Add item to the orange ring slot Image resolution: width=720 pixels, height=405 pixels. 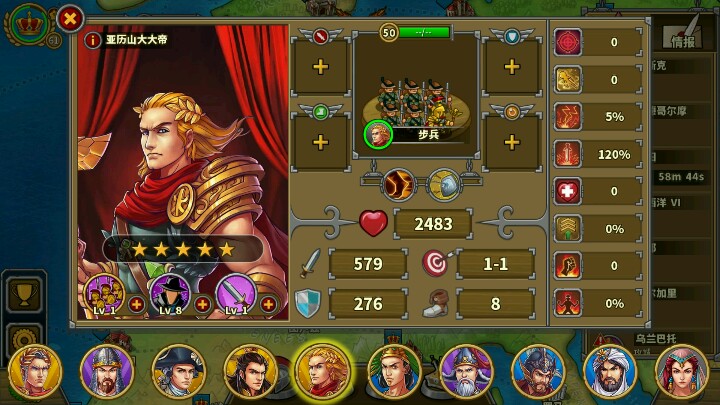pyautogui.click(x=512, y=141)
